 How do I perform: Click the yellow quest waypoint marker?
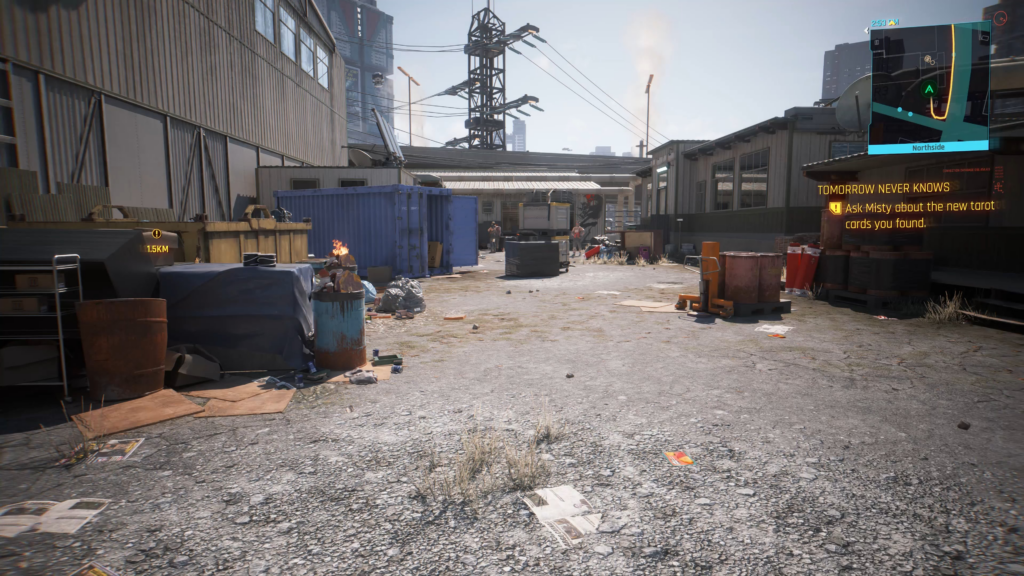(x=156, y=234)
